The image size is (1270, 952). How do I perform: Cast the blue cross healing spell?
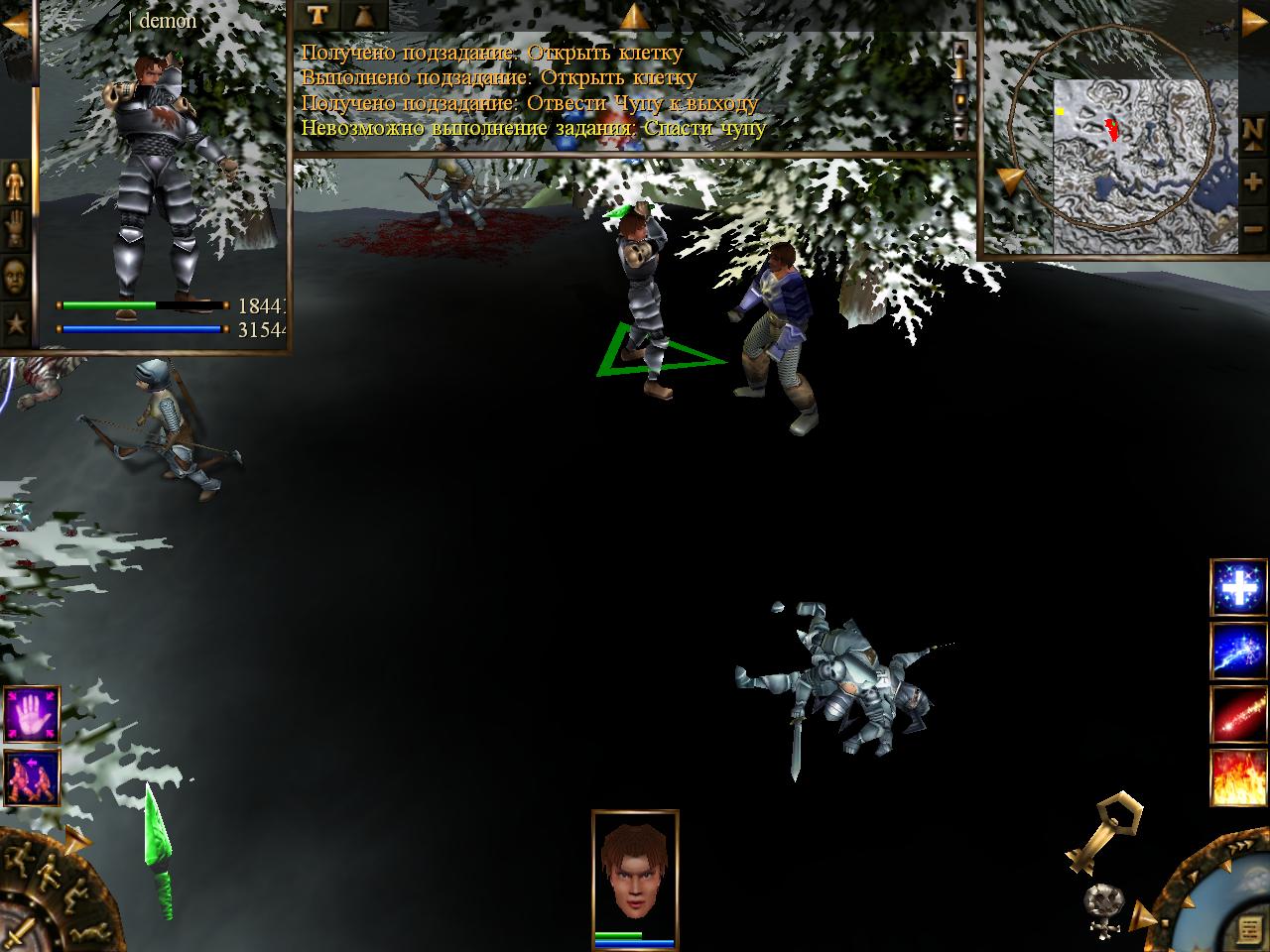(1239, 588)
